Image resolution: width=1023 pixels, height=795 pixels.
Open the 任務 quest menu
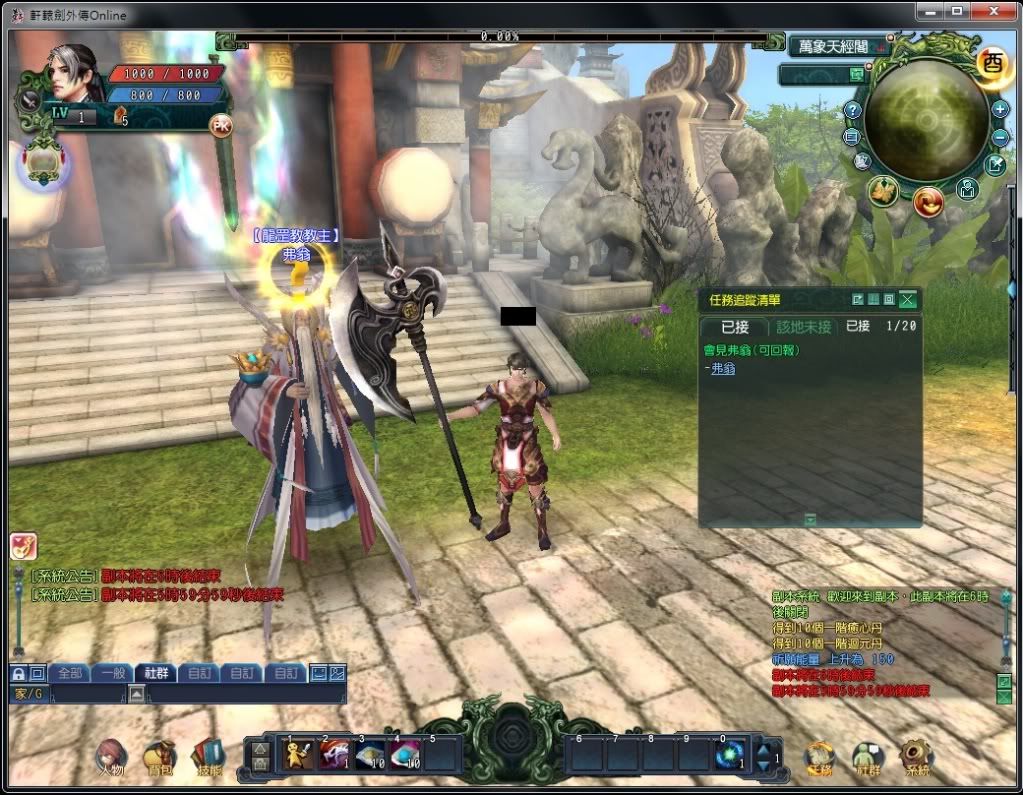[x=819, y=759]
